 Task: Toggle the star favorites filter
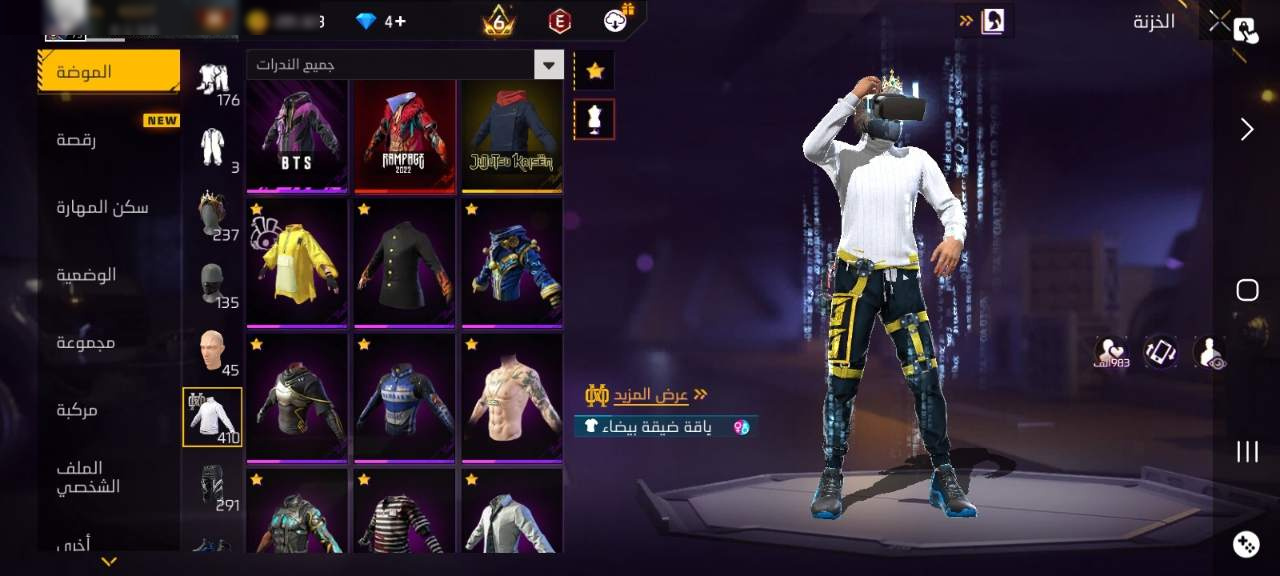pyautogui.click(x=595, y=71)
